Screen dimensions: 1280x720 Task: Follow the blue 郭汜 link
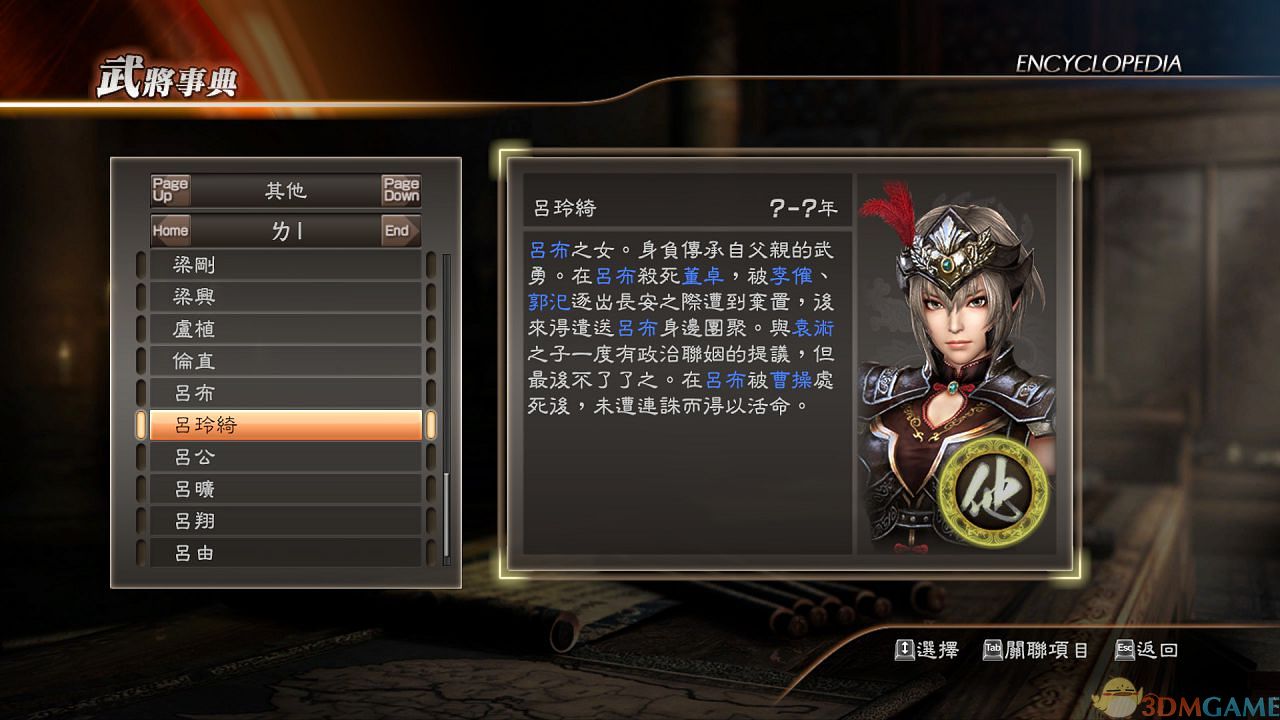pyautogui.click(x=549, y=301)
